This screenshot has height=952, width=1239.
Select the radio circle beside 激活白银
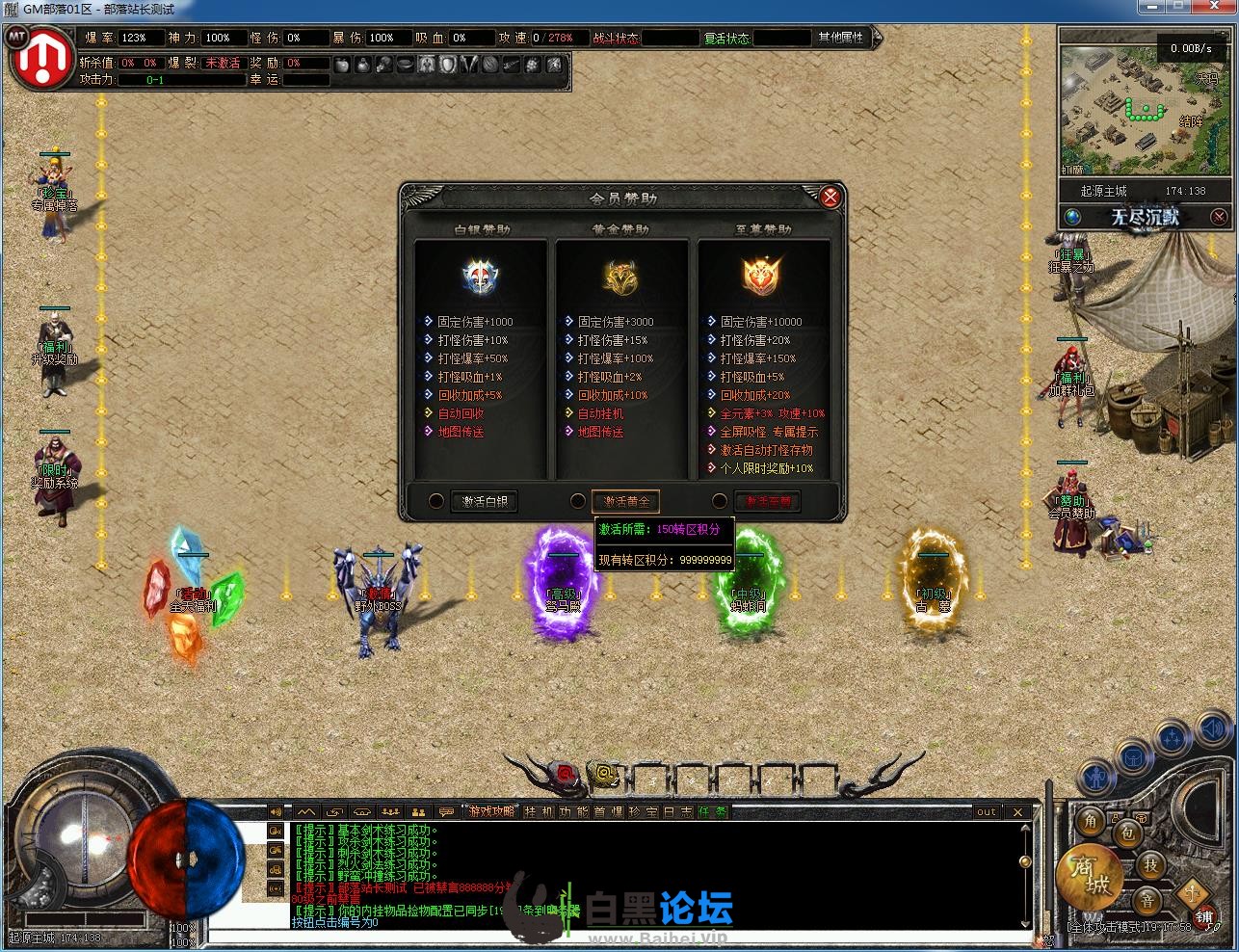click(x=436, y=501)
